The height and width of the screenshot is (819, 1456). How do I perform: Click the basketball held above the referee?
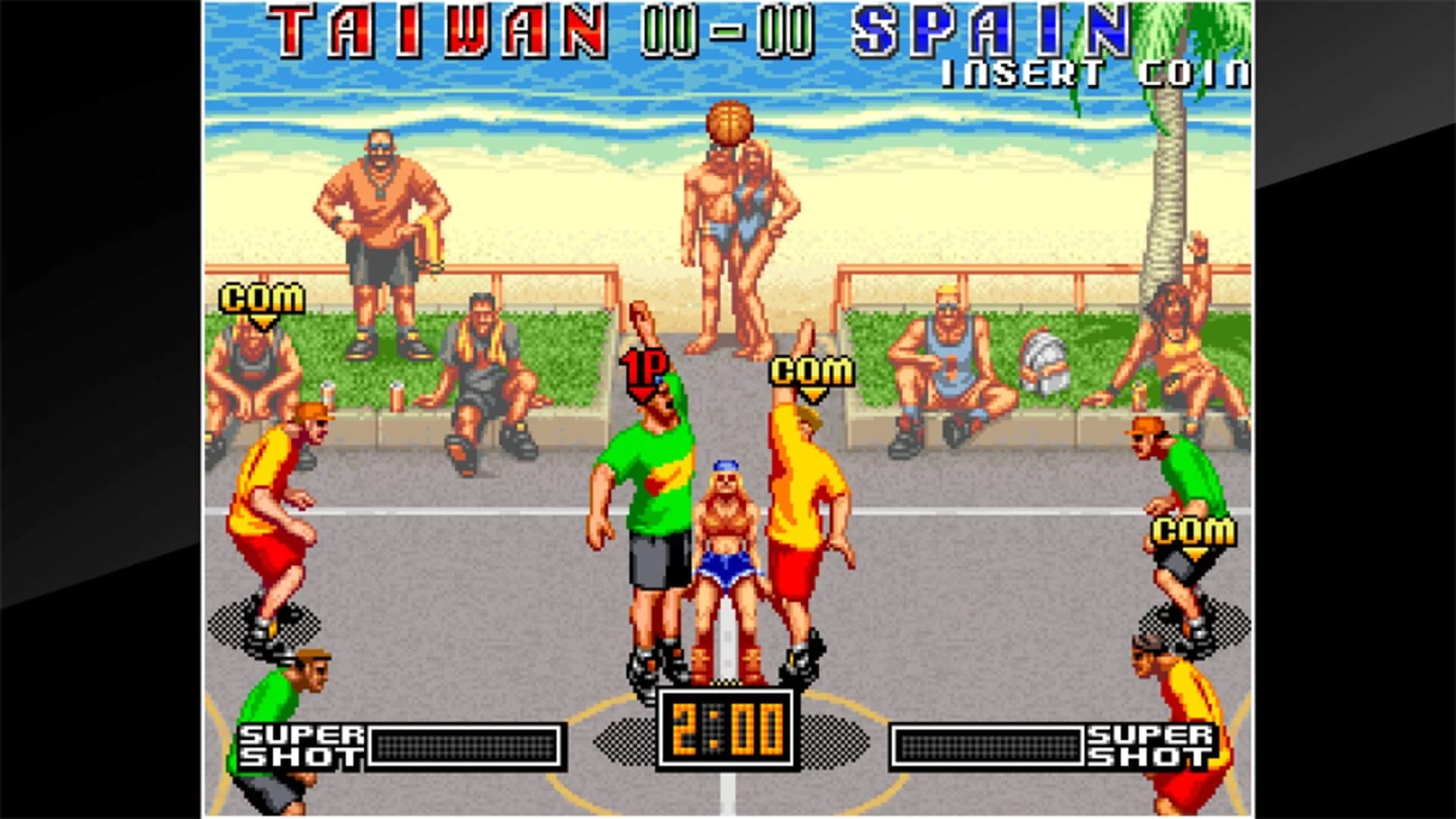tap(730, 124)
